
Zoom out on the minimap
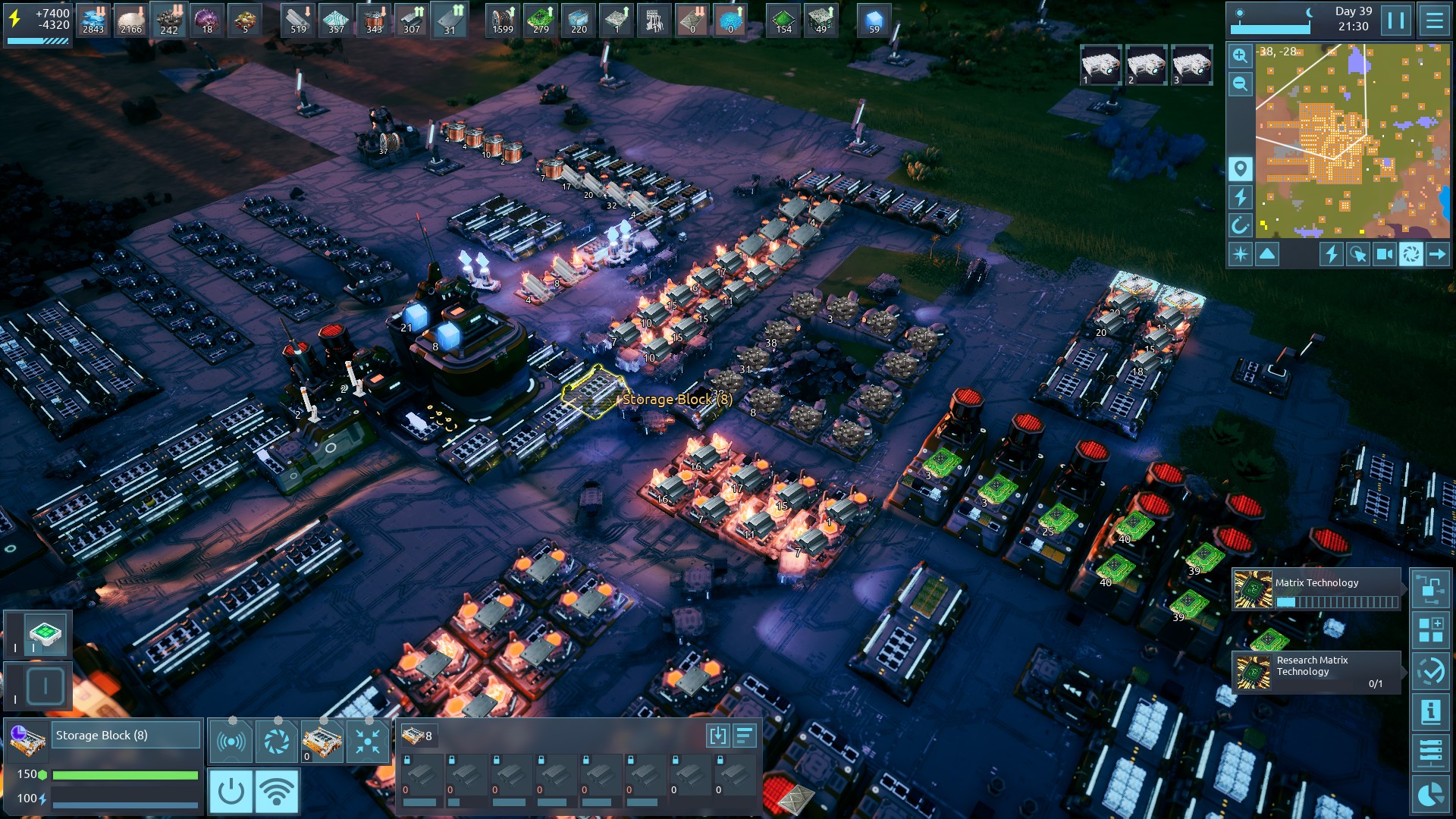coord(1240,84)
